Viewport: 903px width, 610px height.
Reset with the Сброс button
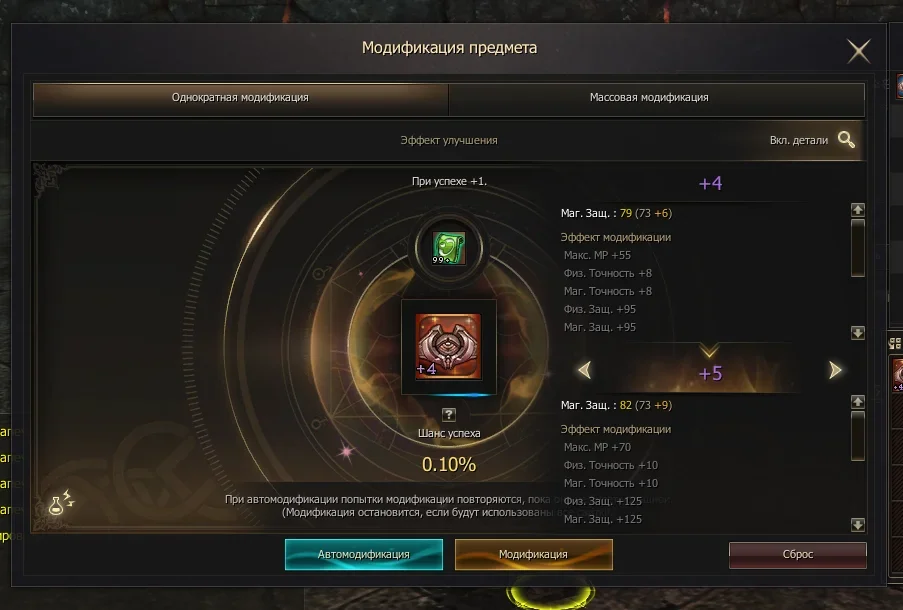tap(797, 554)
